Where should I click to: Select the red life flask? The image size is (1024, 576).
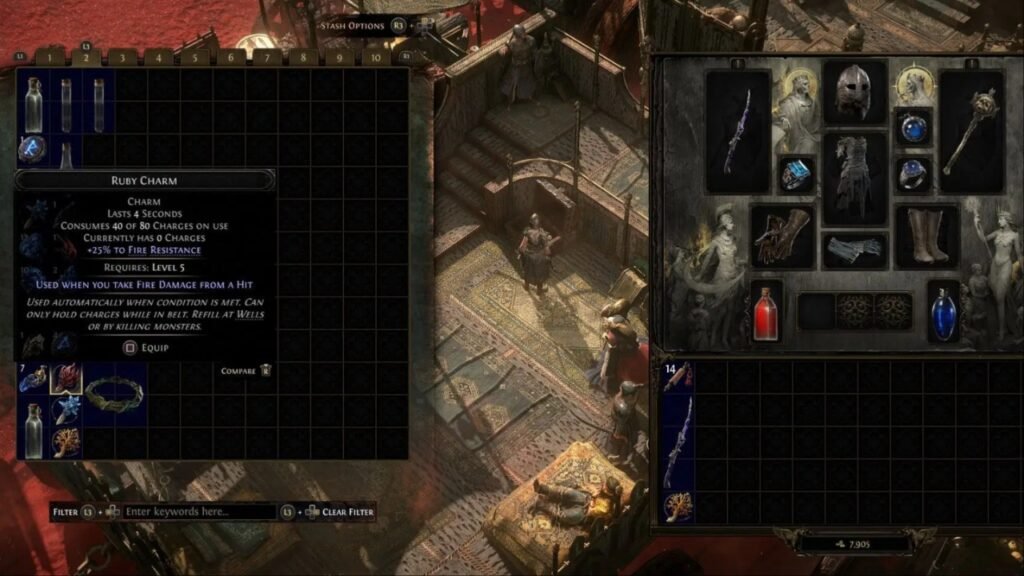click(x=767, y=310)
